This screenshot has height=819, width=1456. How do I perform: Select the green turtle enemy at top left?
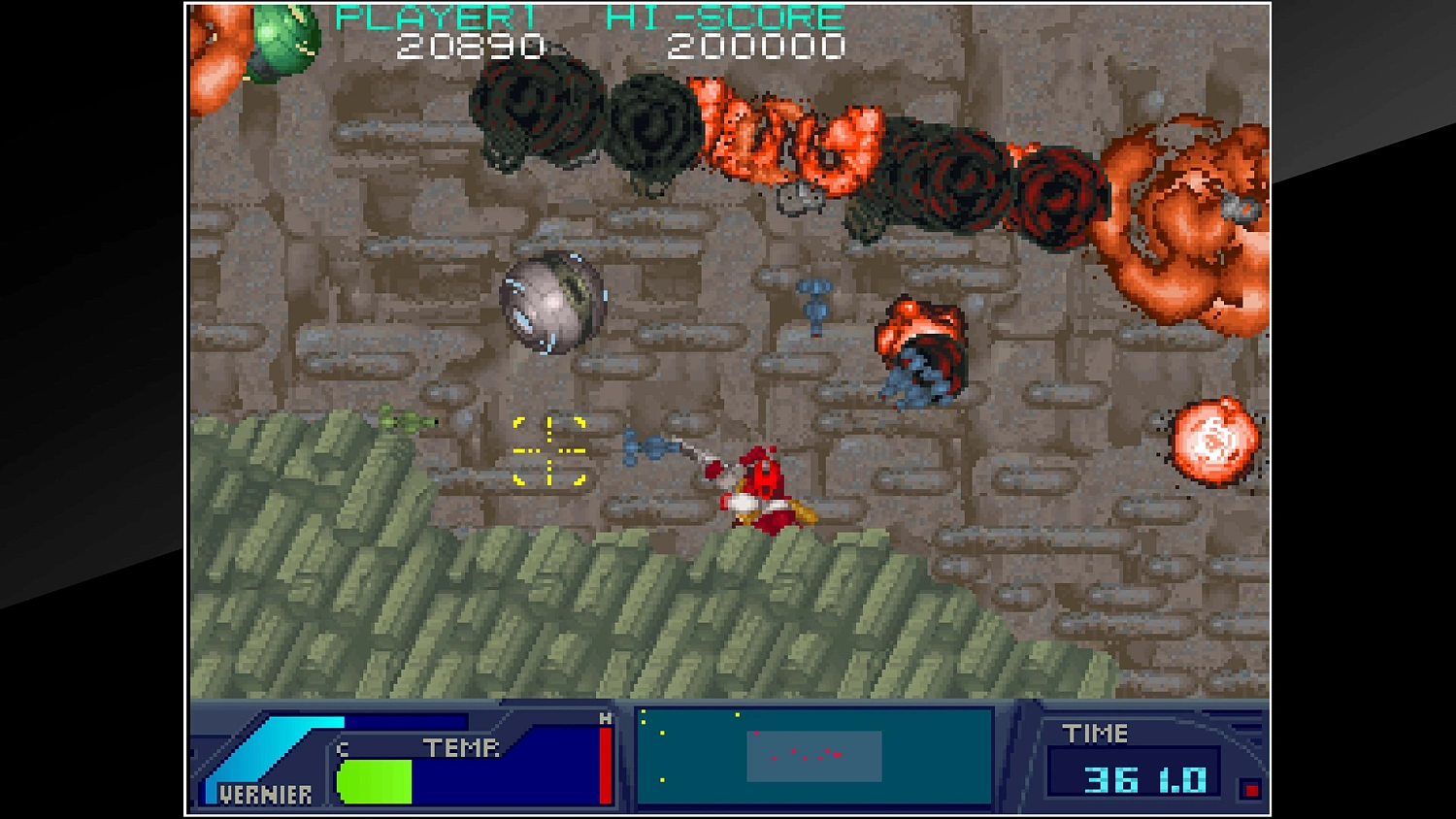(x=277, y=39)
